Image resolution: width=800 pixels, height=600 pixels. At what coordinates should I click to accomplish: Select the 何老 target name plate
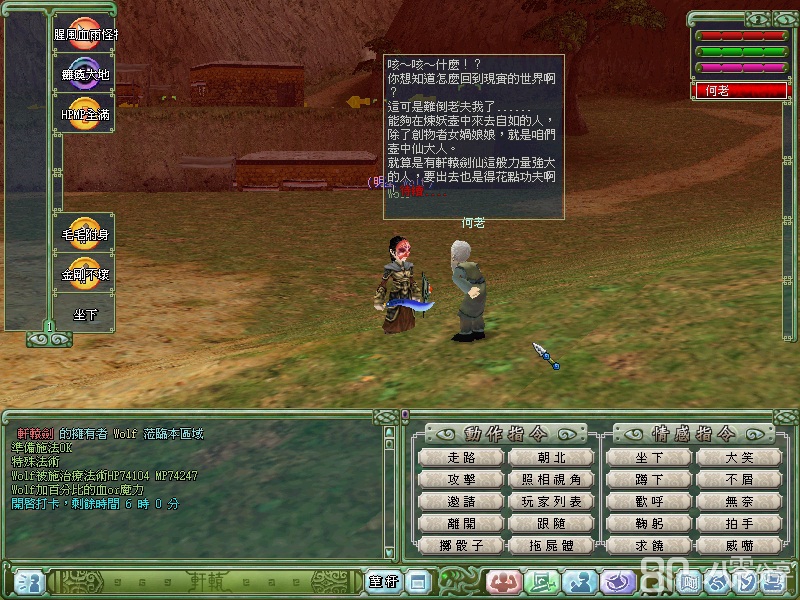click(x=741, y=90)
